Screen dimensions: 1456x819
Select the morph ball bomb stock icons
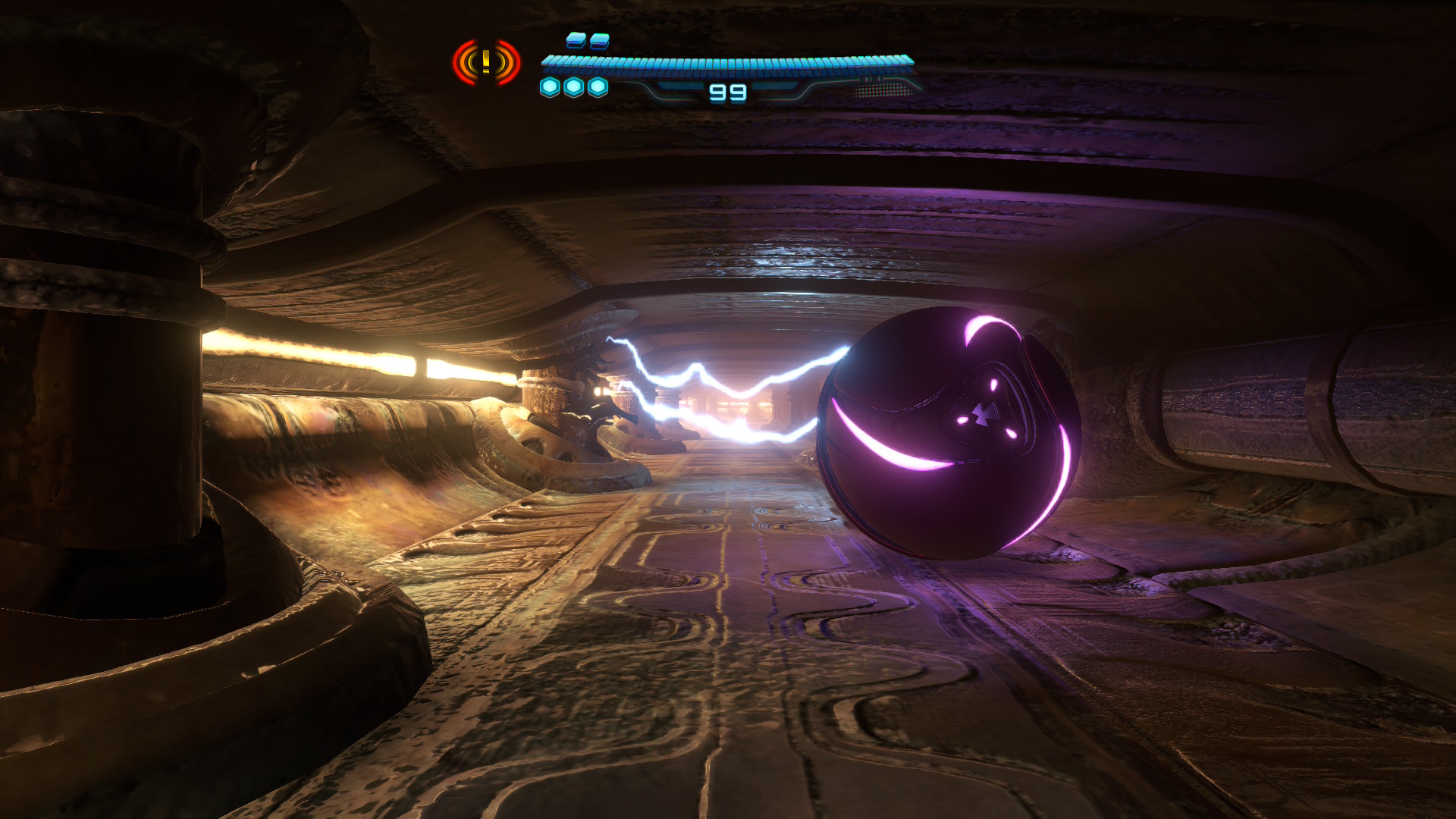coord(573,88)
